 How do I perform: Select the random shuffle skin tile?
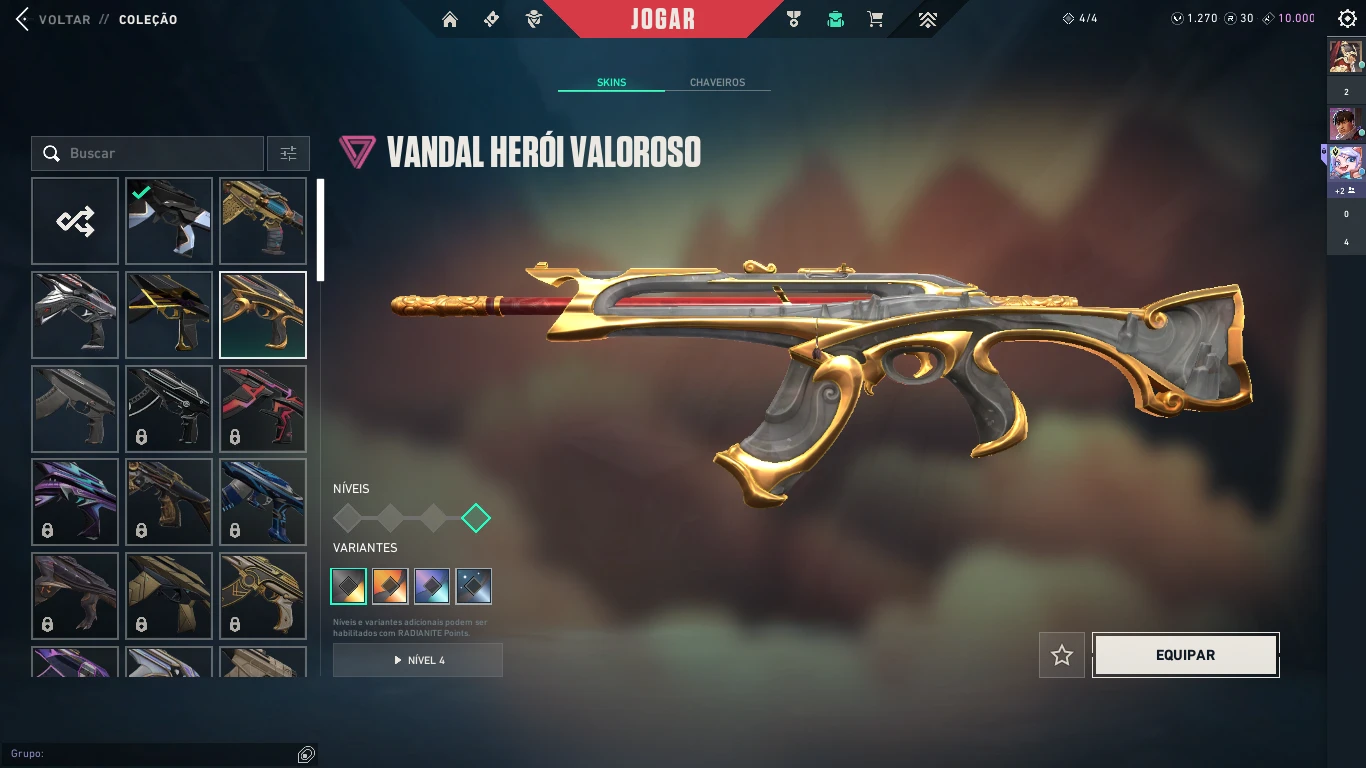(x=75, y=221)
